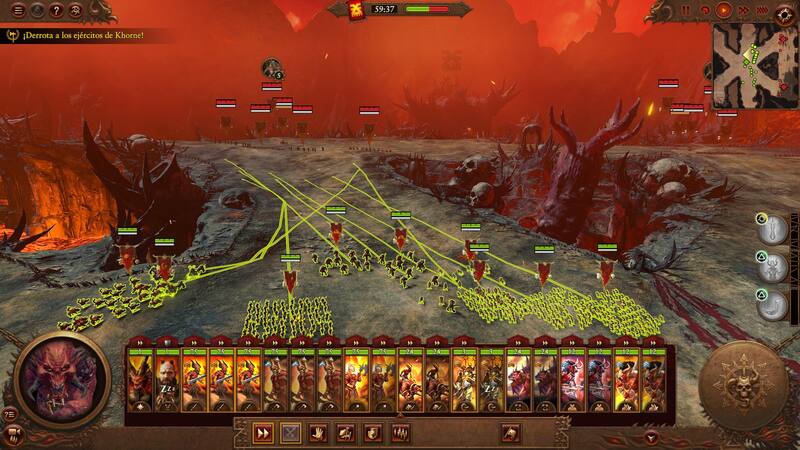Pause the battle

click(x=686, y=10)
